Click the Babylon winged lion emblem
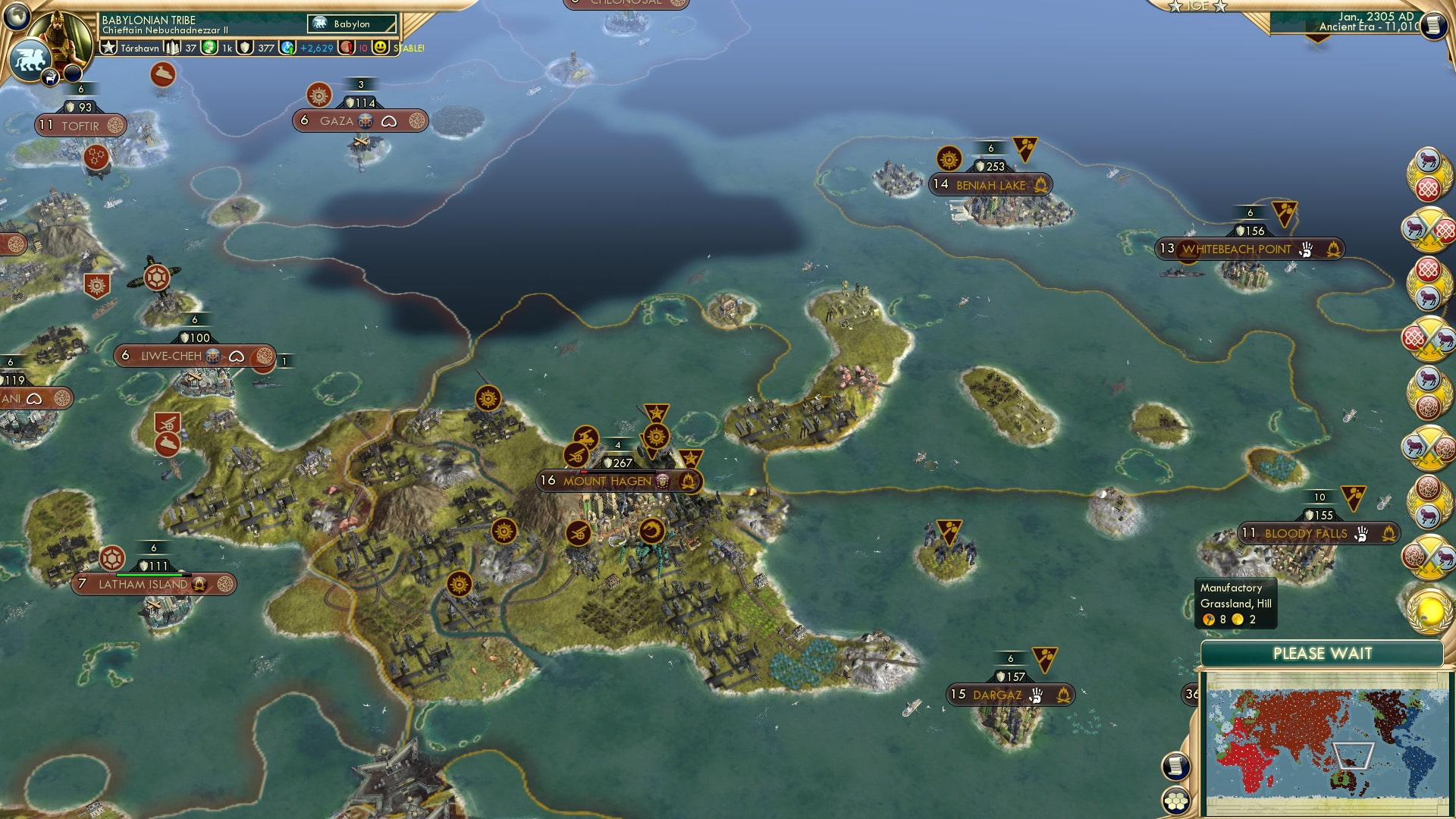This screenshot has height=819, width=1456. (30, 58)
